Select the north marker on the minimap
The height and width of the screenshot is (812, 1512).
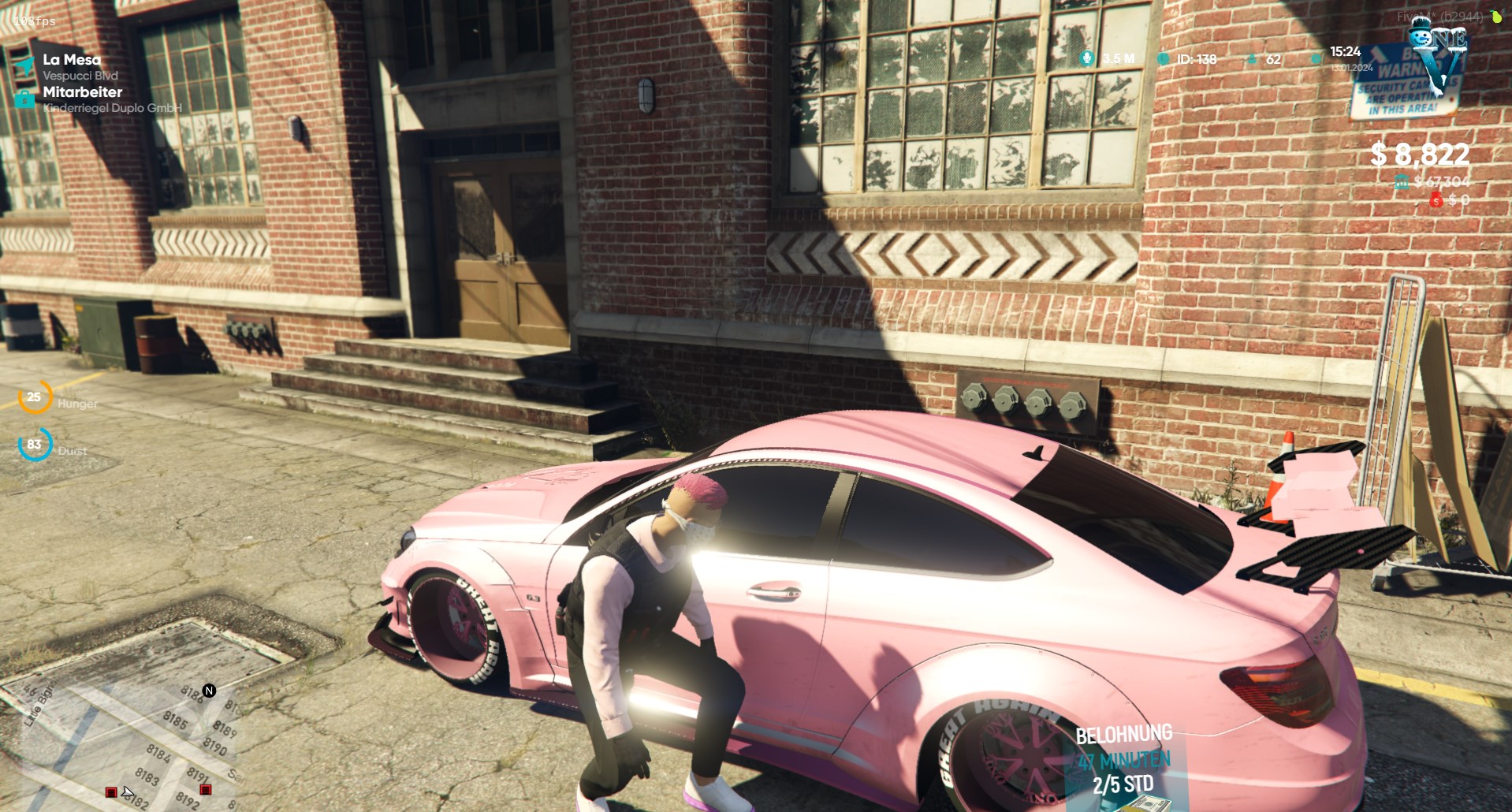pyautogui.click(x=209, y=691)
